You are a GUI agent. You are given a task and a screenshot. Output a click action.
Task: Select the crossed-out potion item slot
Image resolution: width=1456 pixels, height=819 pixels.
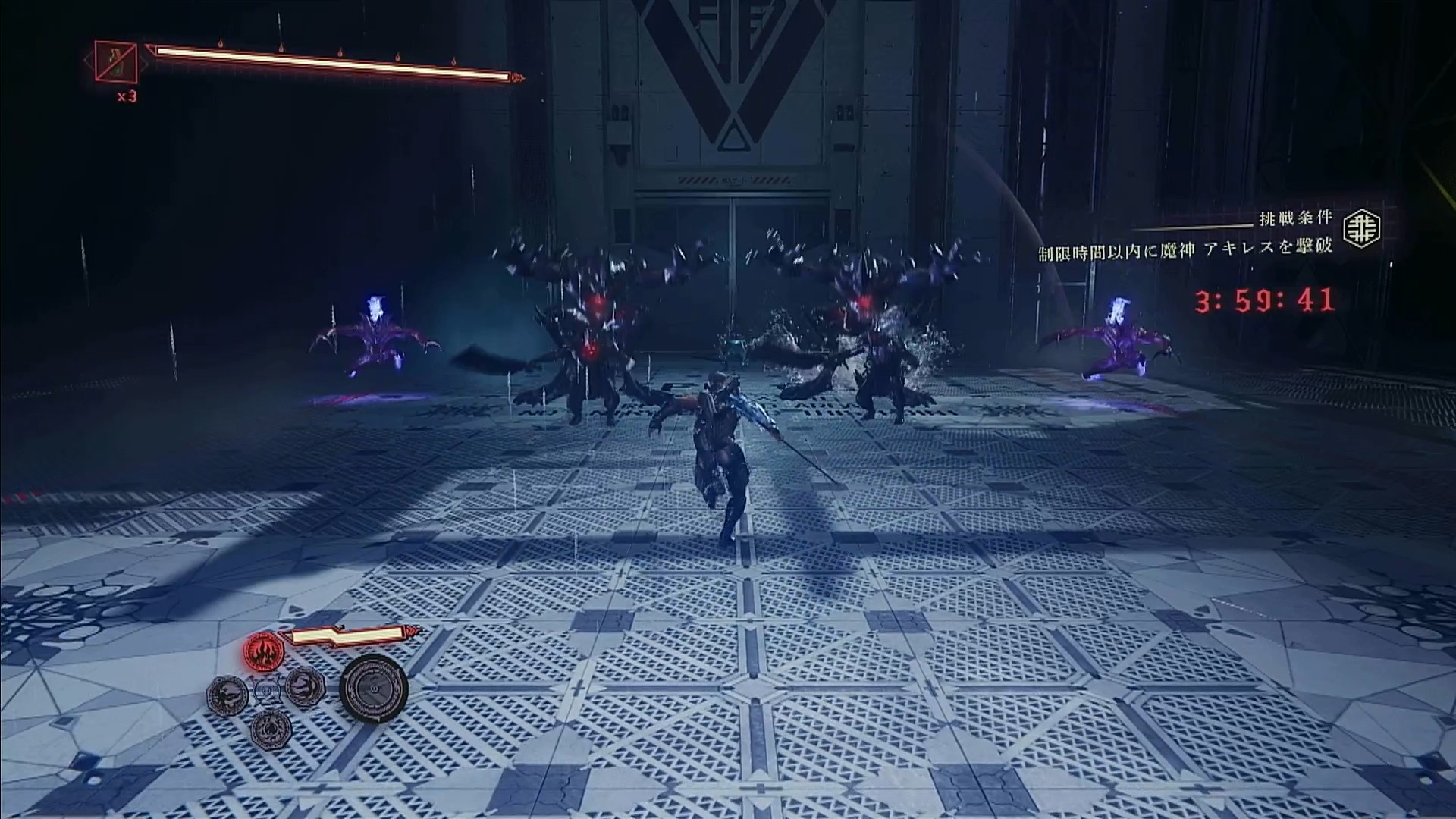pyautogui.click(x=116, y=62)
